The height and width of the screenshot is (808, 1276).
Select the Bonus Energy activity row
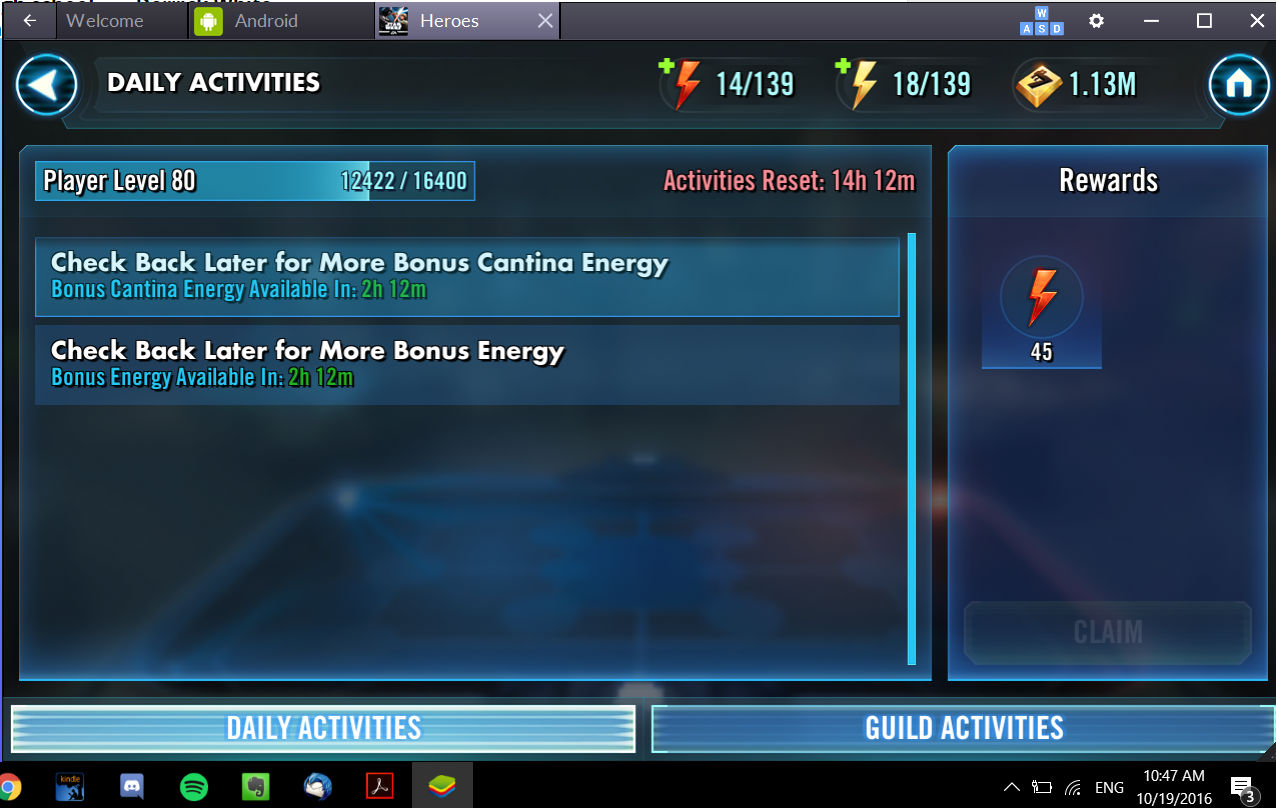coord(467,364)
